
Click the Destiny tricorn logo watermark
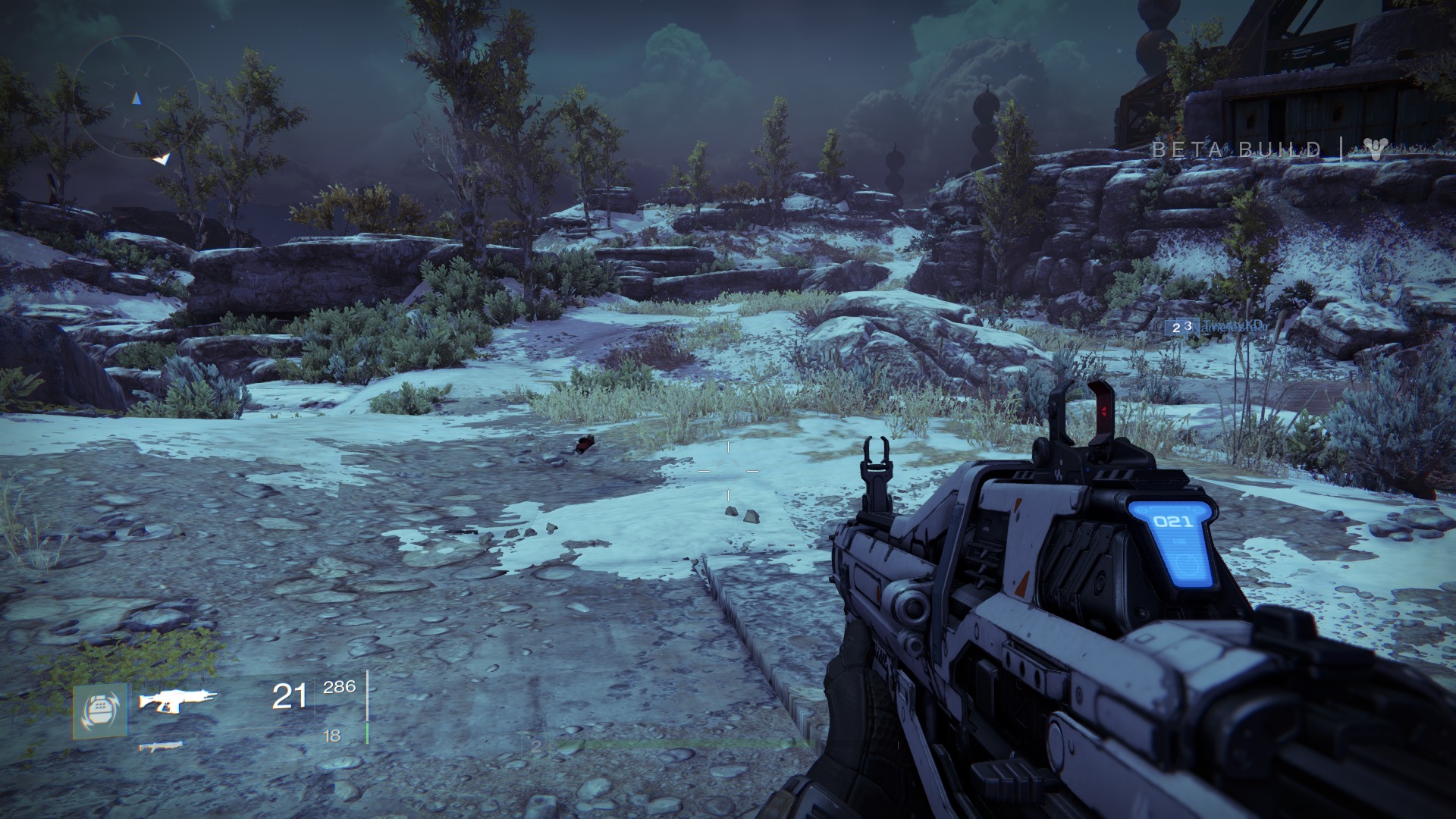pyautogui.click(x=1374, y=149)
